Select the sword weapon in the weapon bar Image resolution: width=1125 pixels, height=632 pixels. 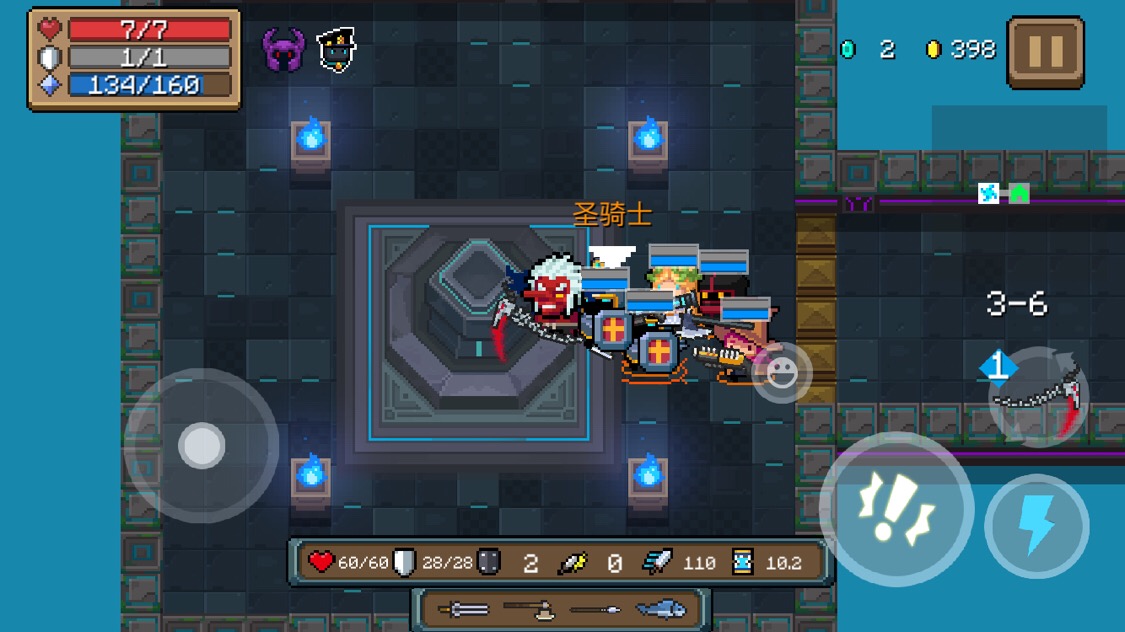coord(463,609)
